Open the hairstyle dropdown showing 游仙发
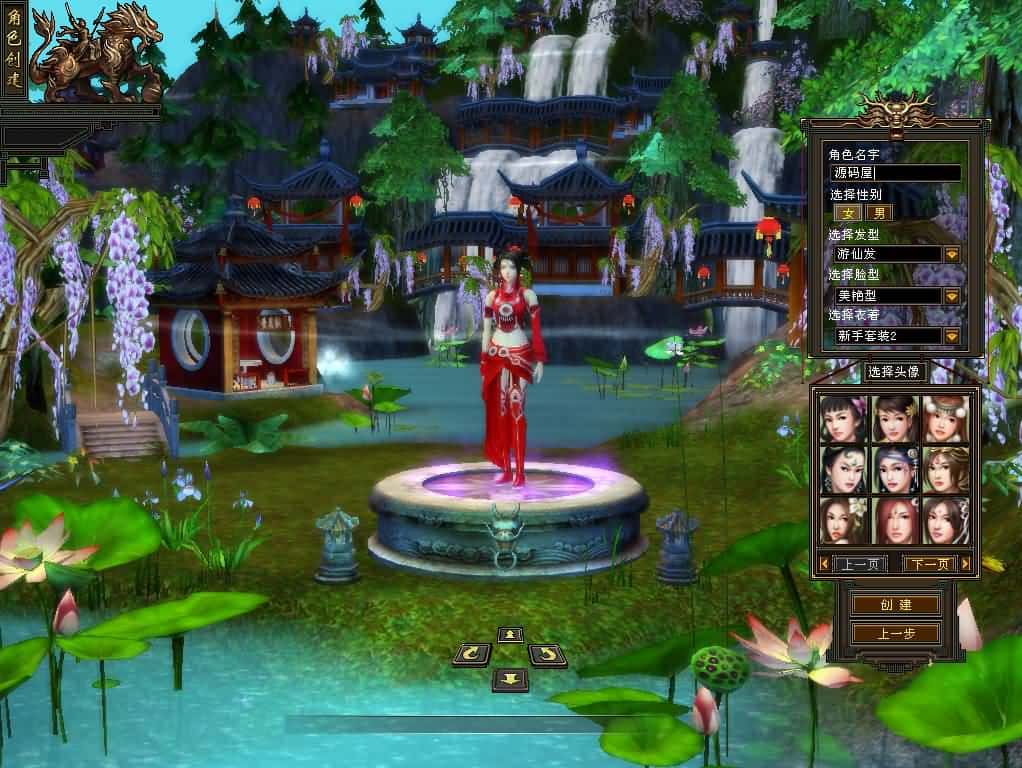The image size is (1022, 768). pos(951,254)
